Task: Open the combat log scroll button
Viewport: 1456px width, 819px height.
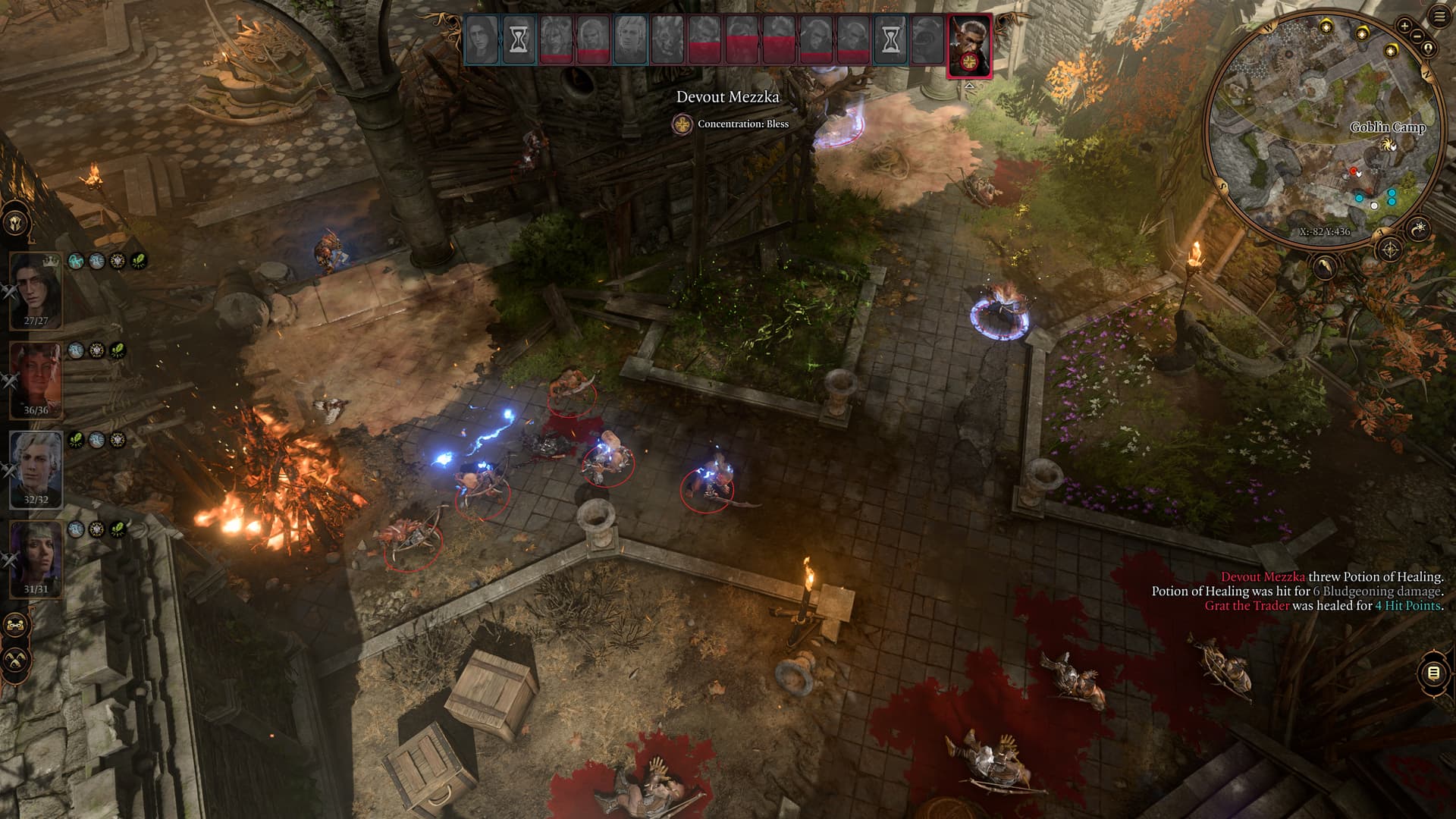Action: coord(1432,673)
